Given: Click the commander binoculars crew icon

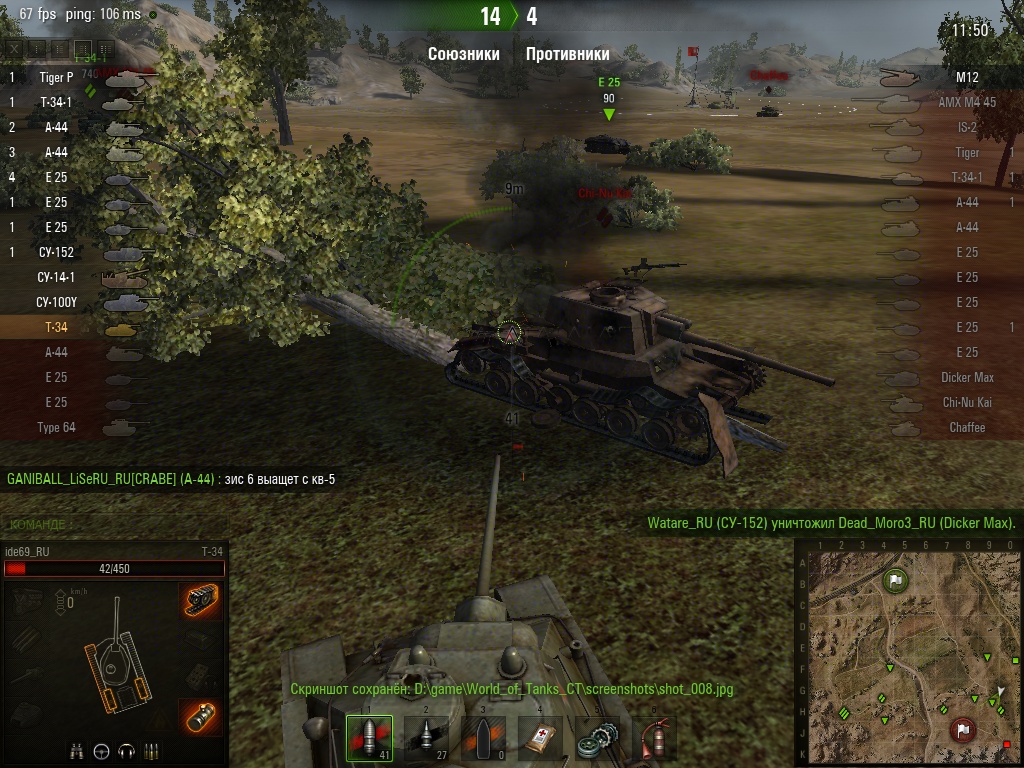Looking at the screenshot, I should tap(76, 750).
